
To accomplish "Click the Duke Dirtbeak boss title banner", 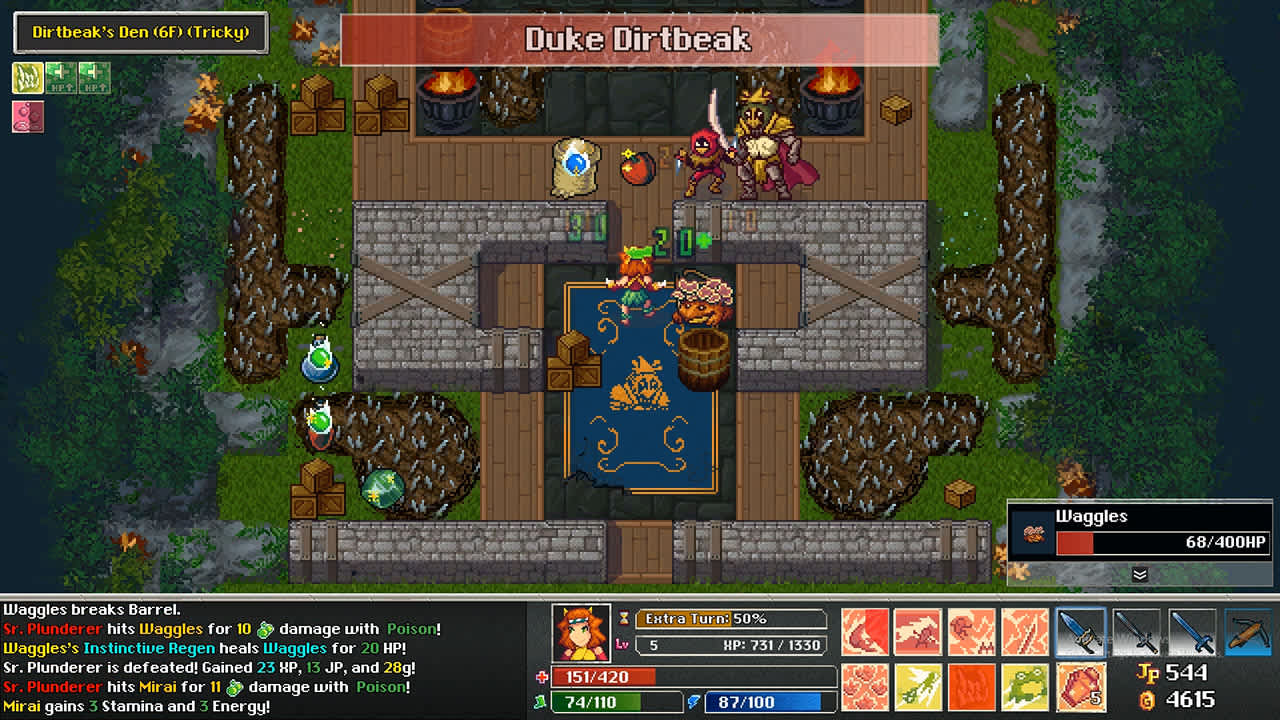I will click(x=640, y=40).
